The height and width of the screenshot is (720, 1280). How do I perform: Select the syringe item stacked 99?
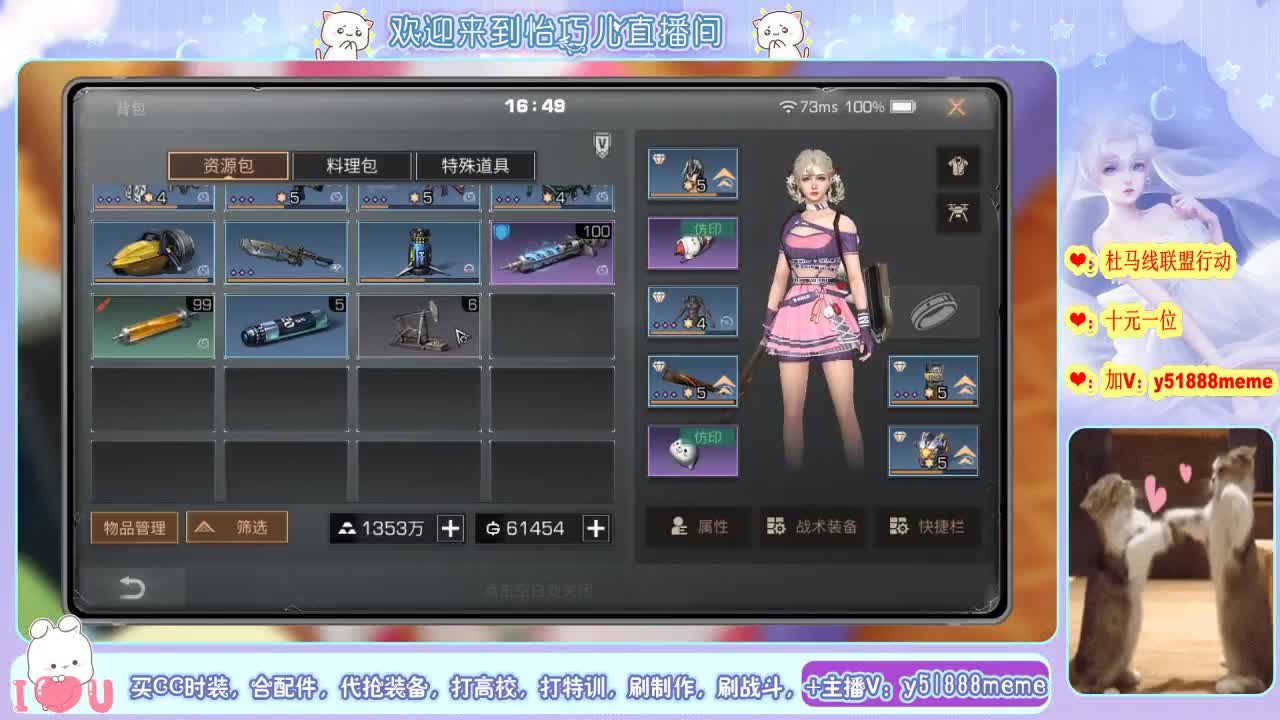[152, 325]
